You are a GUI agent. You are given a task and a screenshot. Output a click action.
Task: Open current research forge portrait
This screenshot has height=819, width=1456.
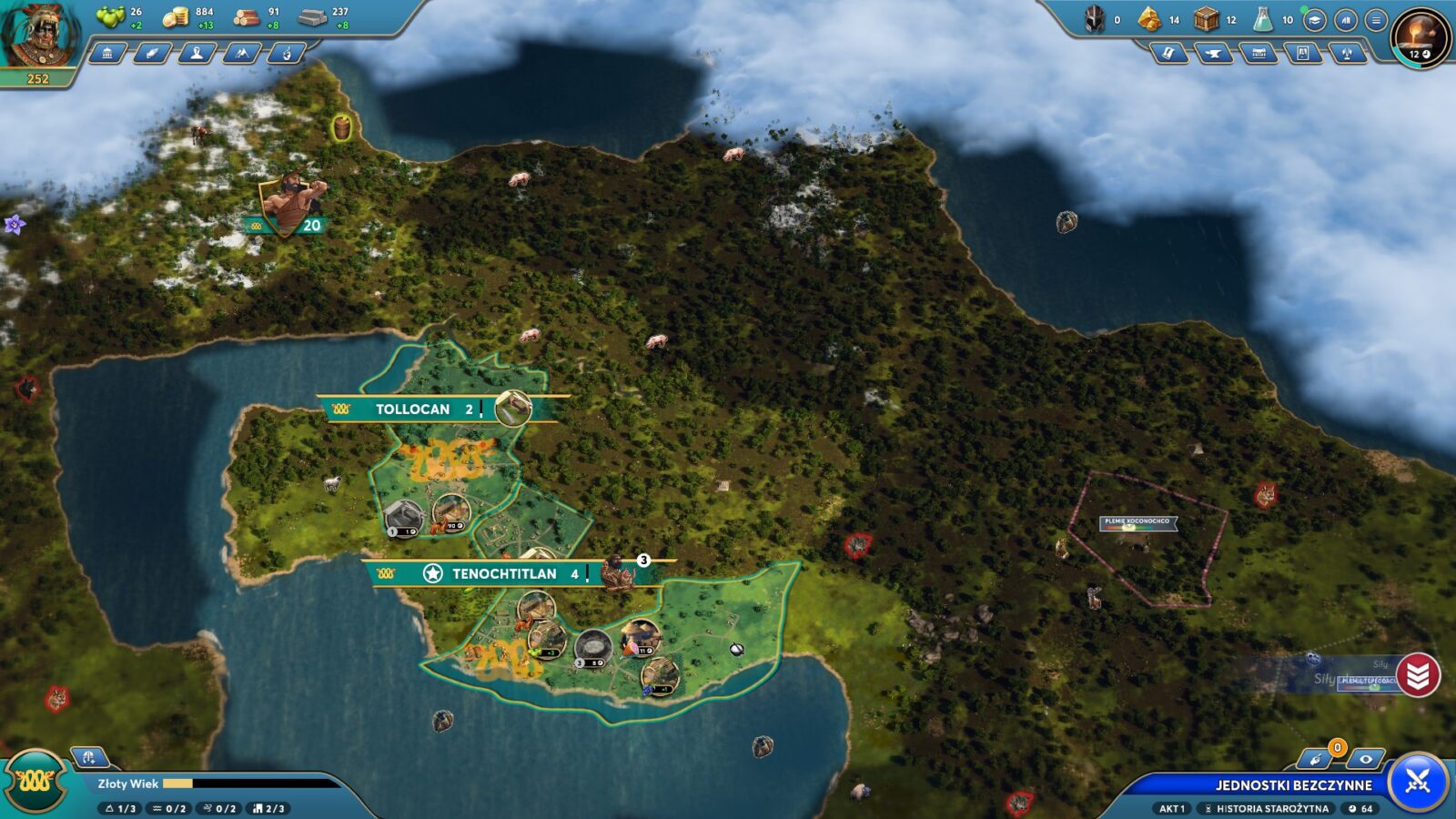tap(1421, 36)
